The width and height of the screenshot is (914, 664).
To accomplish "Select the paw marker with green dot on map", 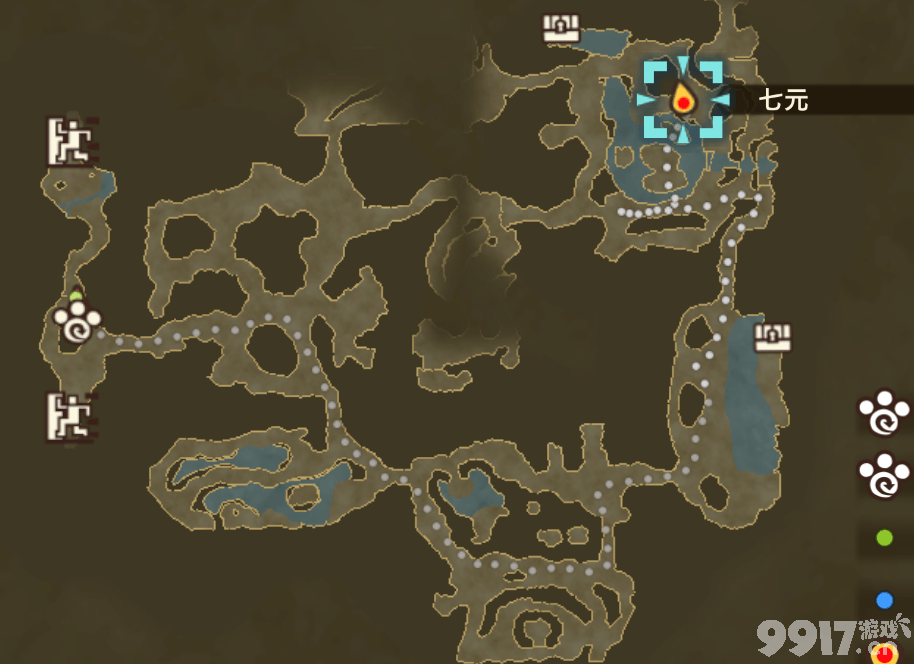I will coord(77,322).
